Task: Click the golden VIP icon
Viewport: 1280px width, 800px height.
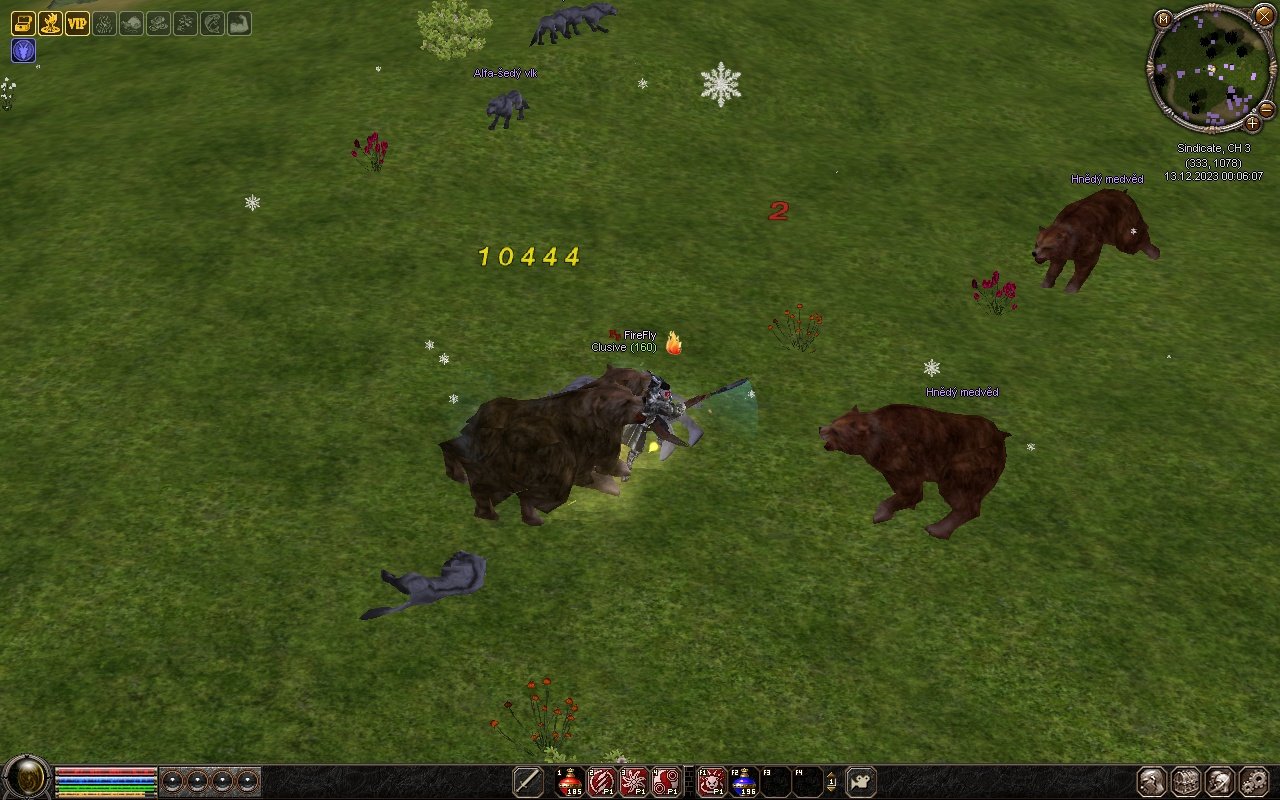Action: 78,23
